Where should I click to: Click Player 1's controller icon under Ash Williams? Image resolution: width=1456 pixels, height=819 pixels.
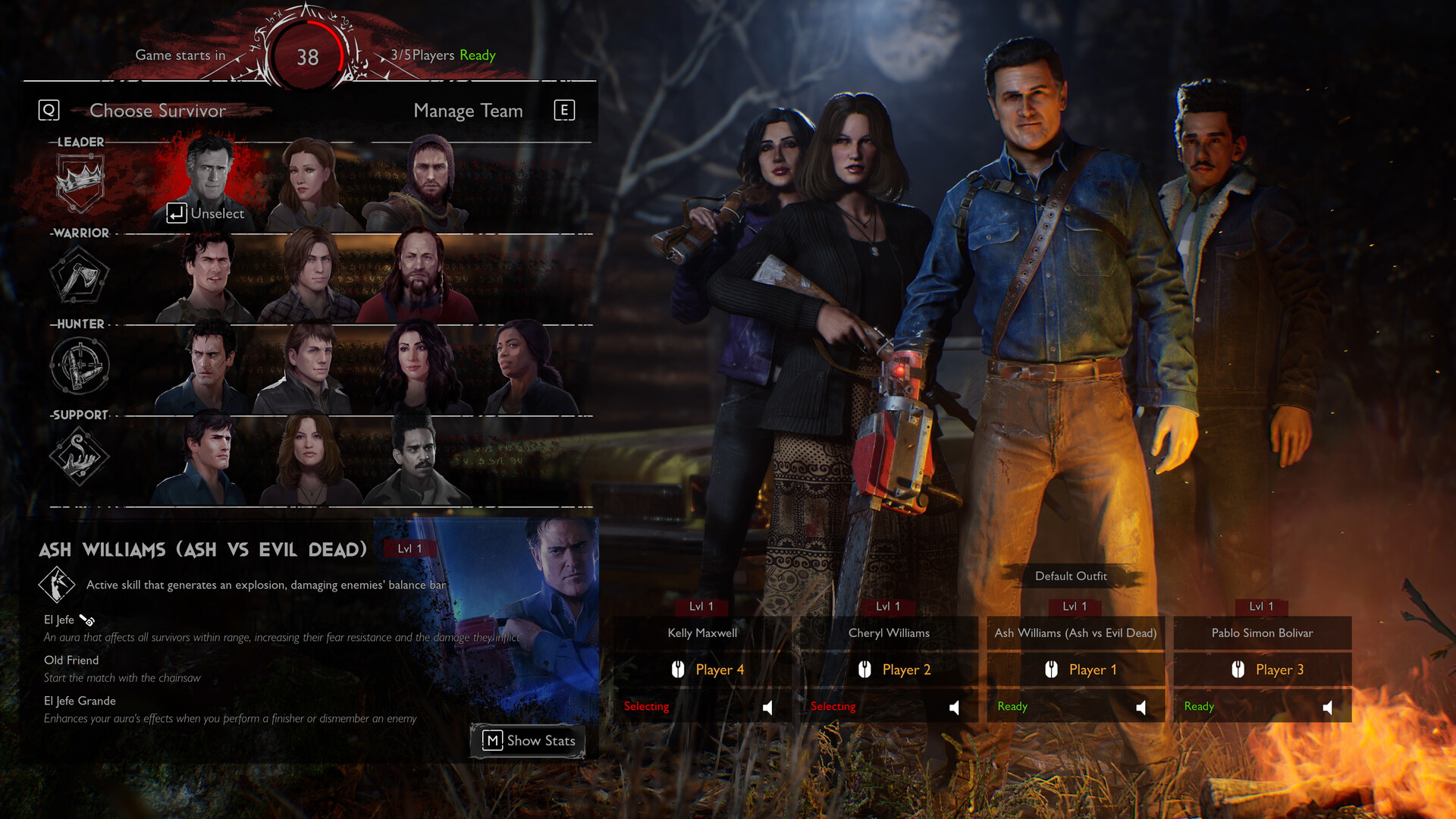1053,670
